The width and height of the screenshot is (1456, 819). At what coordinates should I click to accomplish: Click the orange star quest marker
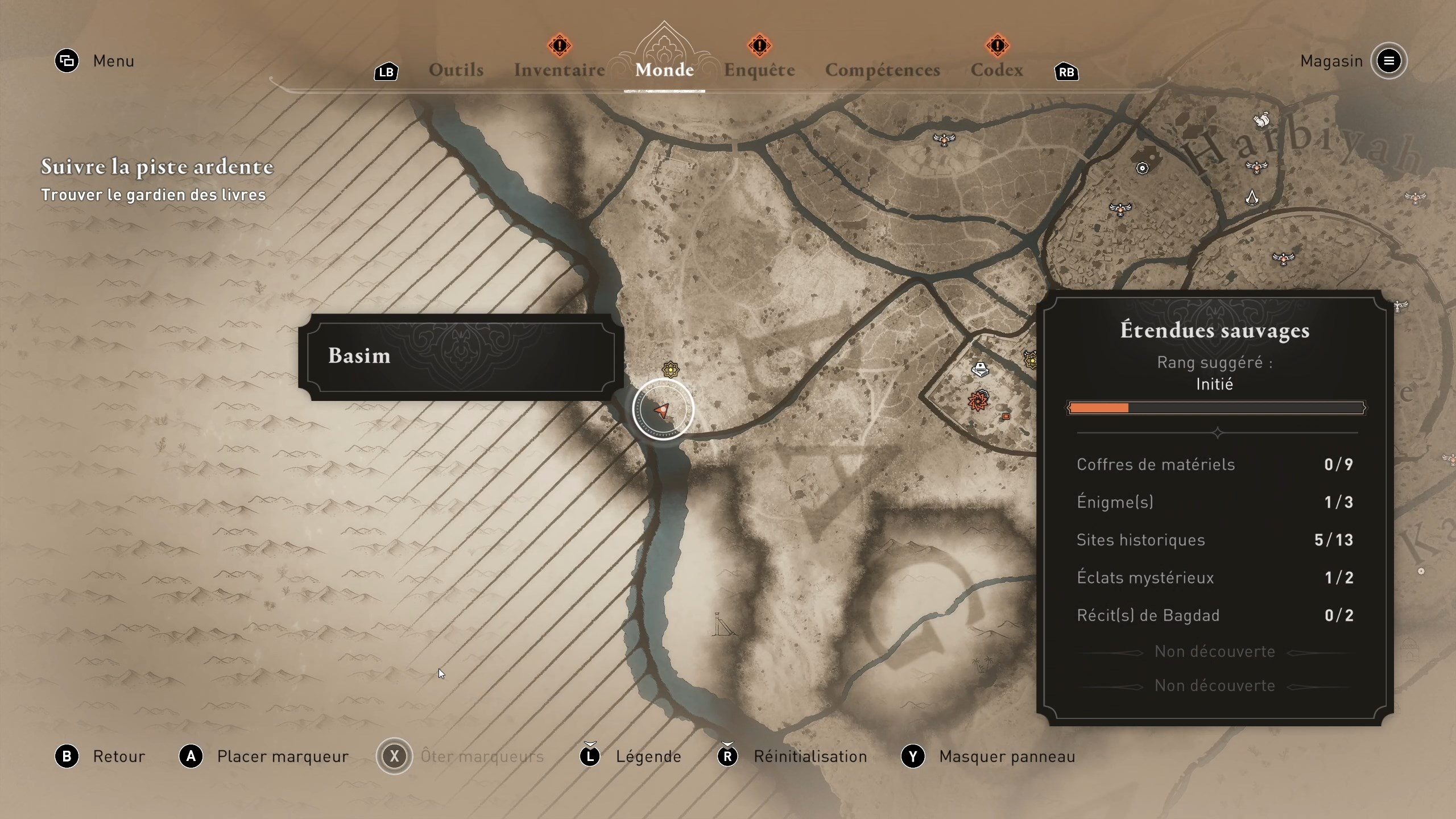coord(978,401)
